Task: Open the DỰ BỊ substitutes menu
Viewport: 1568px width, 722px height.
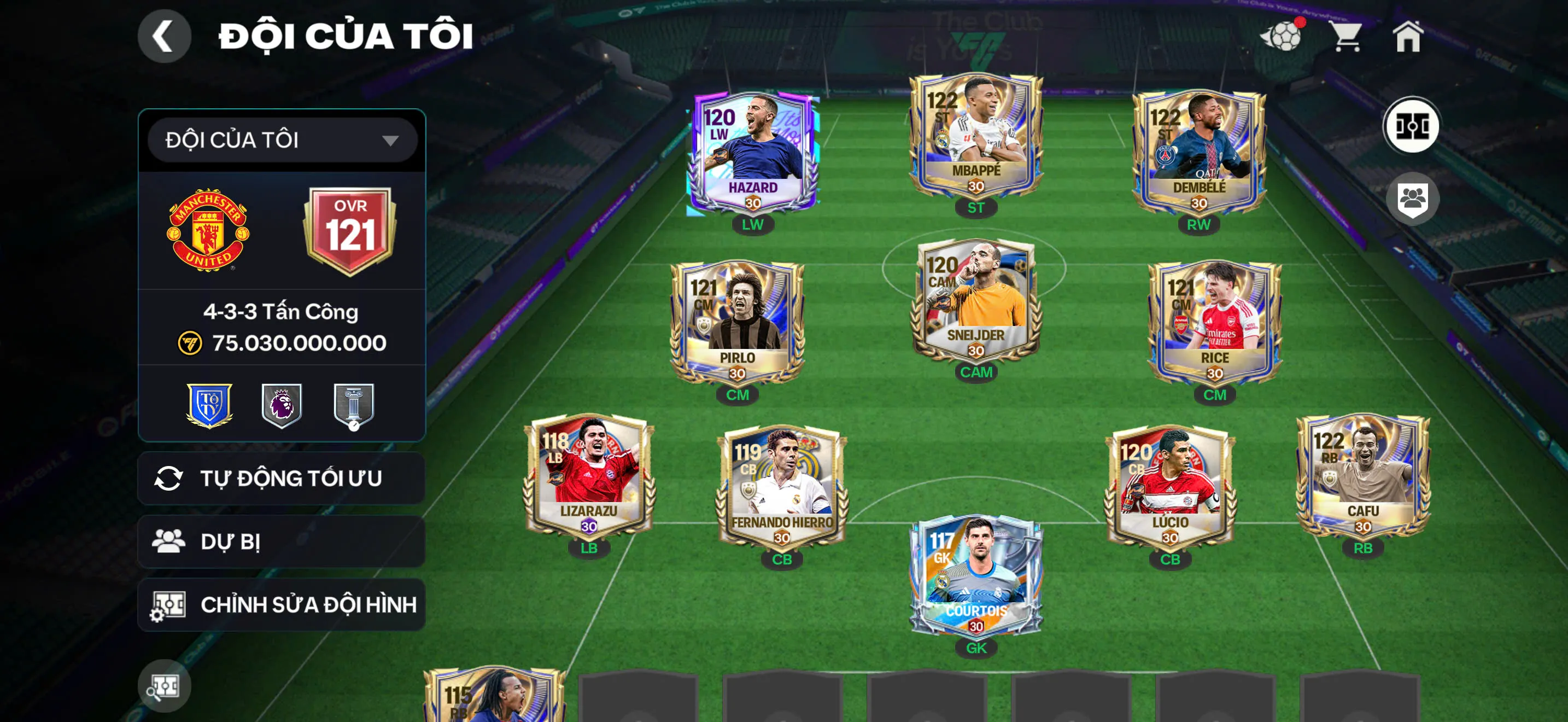Action: click(x=282, y=541)
